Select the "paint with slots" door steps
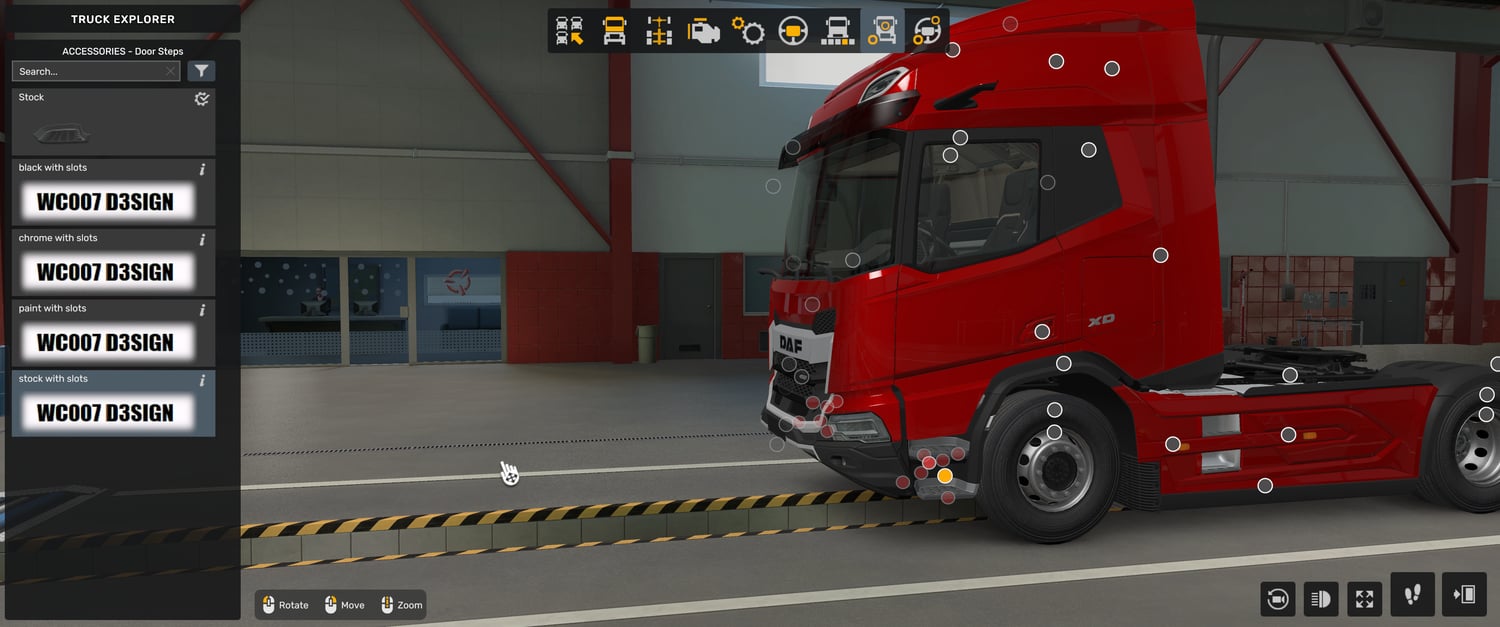Image resolution: width=1500 pixels, height=627 pixels. click(105, 342)
